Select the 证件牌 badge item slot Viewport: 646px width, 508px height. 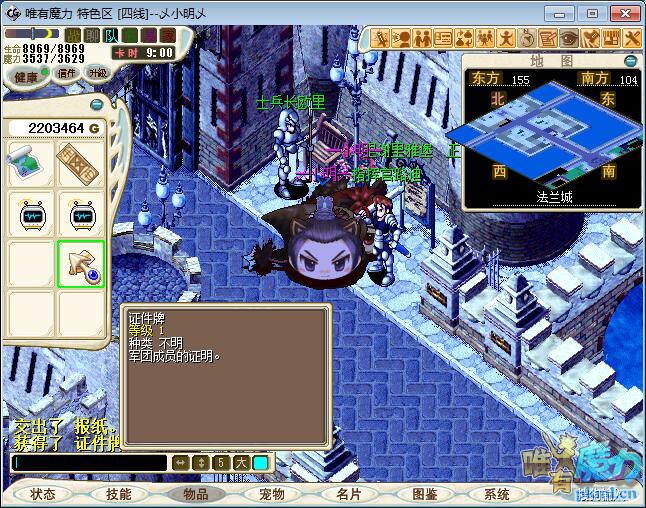81,264
